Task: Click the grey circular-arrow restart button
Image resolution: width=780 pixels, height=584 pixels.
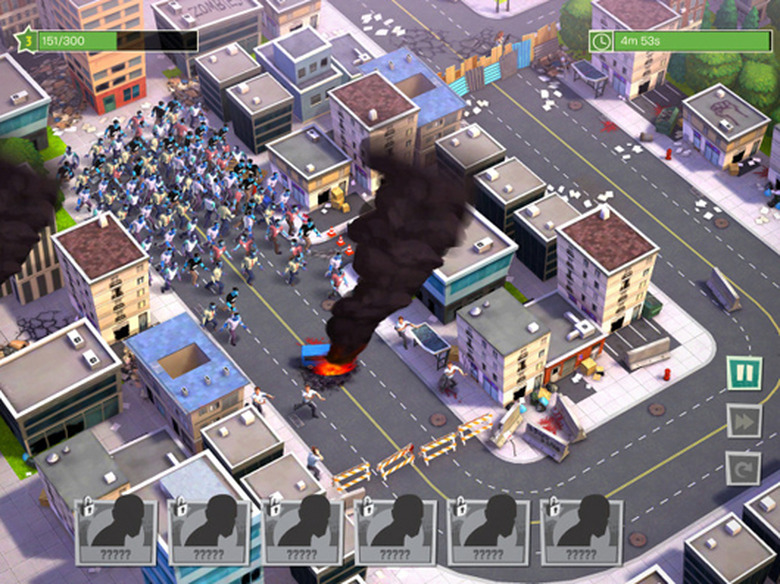Action: coord(743,468)
